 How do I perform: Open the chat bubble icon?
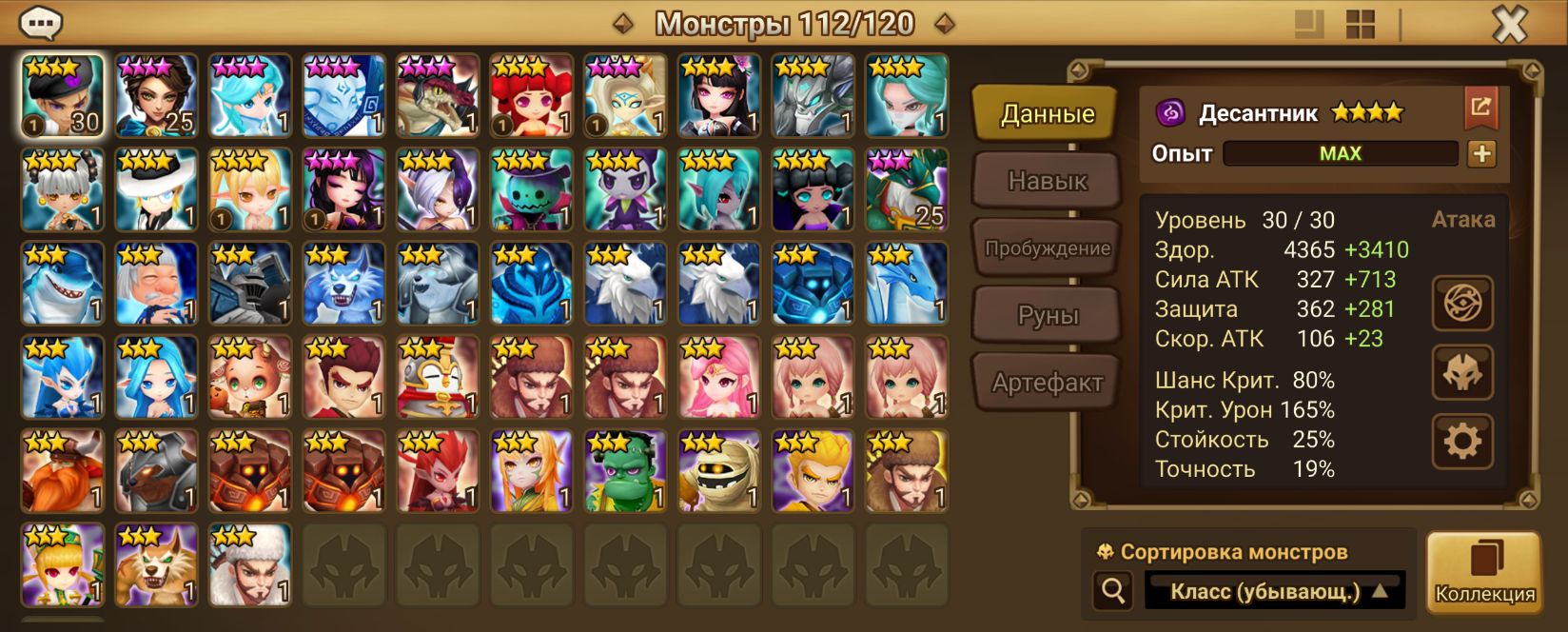[x=41, y=23]
